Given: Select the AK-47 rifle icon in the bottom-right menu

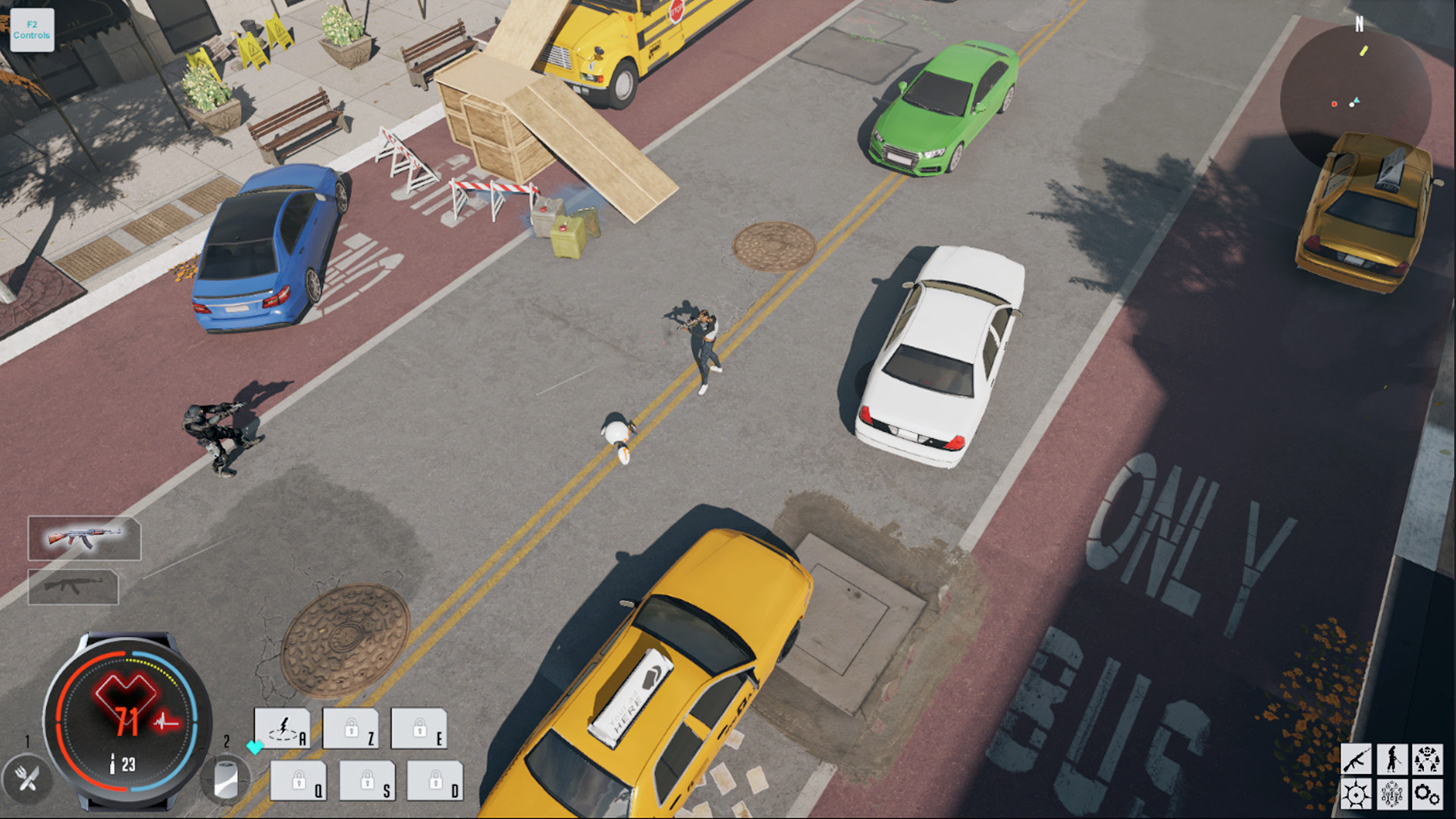Looking at the screenshot, I should click(1357, 758).
